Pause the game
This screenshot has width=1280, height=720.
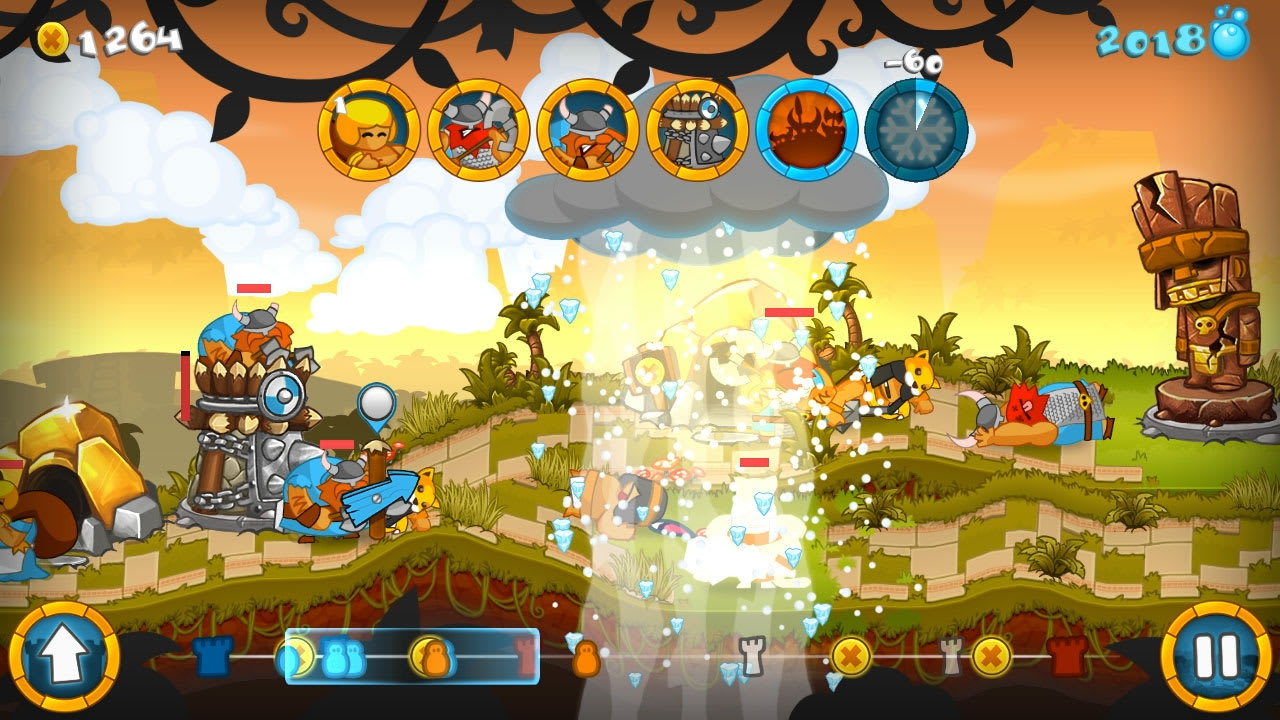[1218, 658]
